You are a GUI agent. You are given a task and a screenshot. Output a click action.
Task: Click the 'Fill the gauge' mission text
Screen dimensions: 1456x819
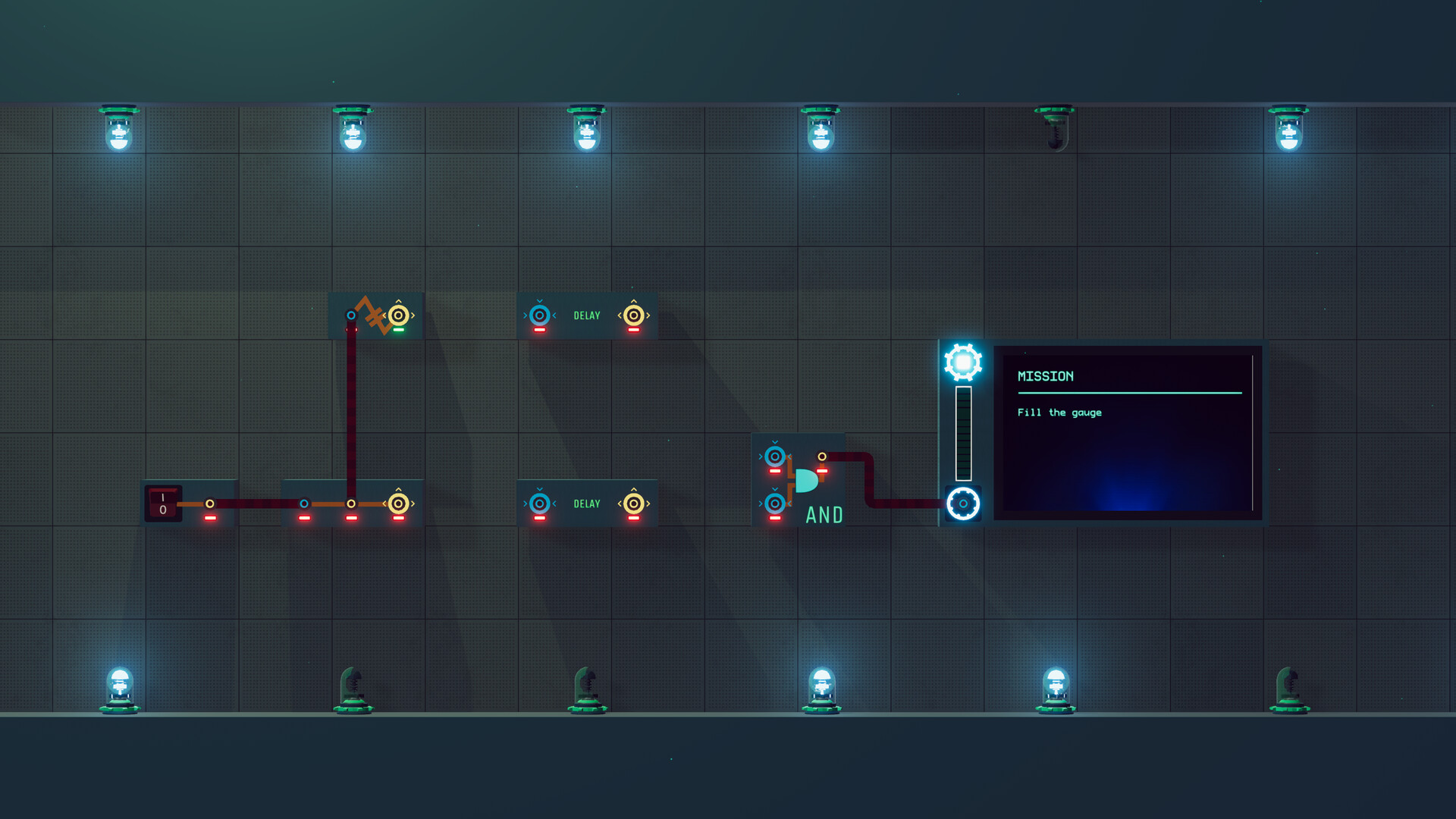click(x=1060, y=413)
